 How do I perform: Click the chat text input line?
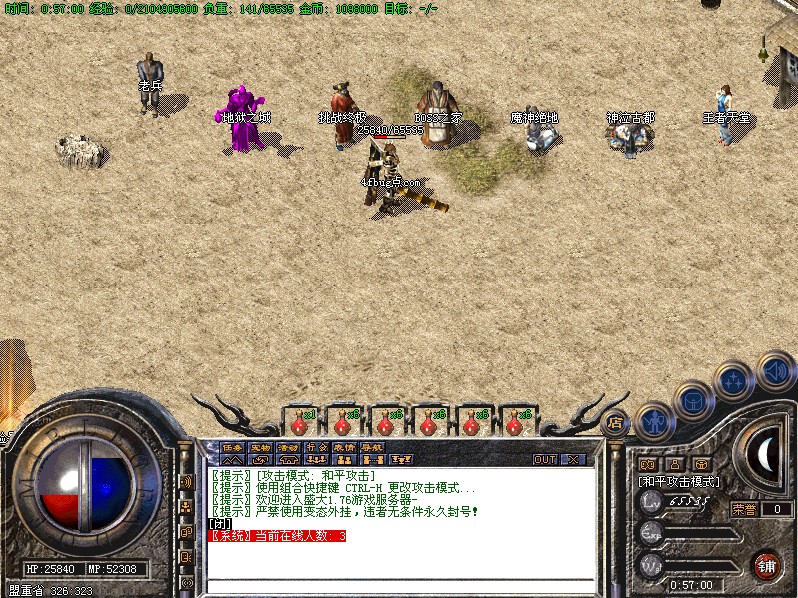400,583
